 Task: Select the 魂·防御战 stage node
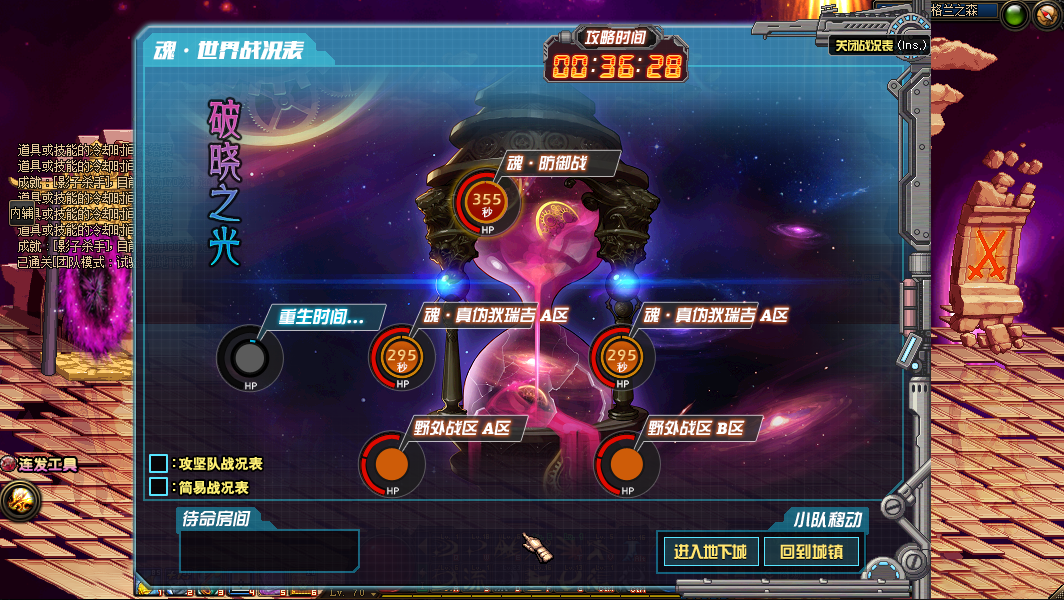[487, 202]
